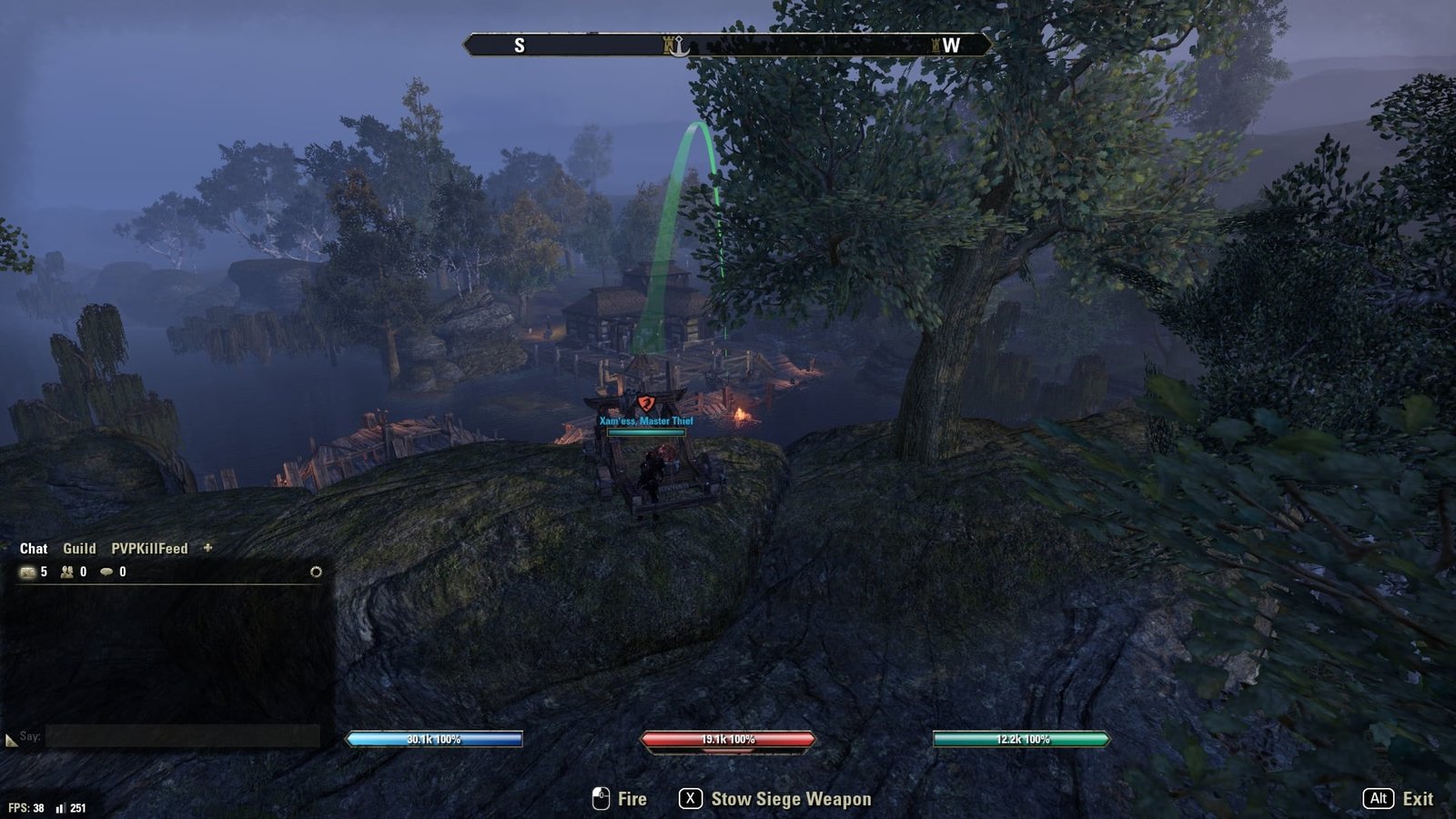Select the PVPKillFeed chat tab
The width and height of the screenshot is (1456, 819).
pyautogui.click(x=149, y=549)
